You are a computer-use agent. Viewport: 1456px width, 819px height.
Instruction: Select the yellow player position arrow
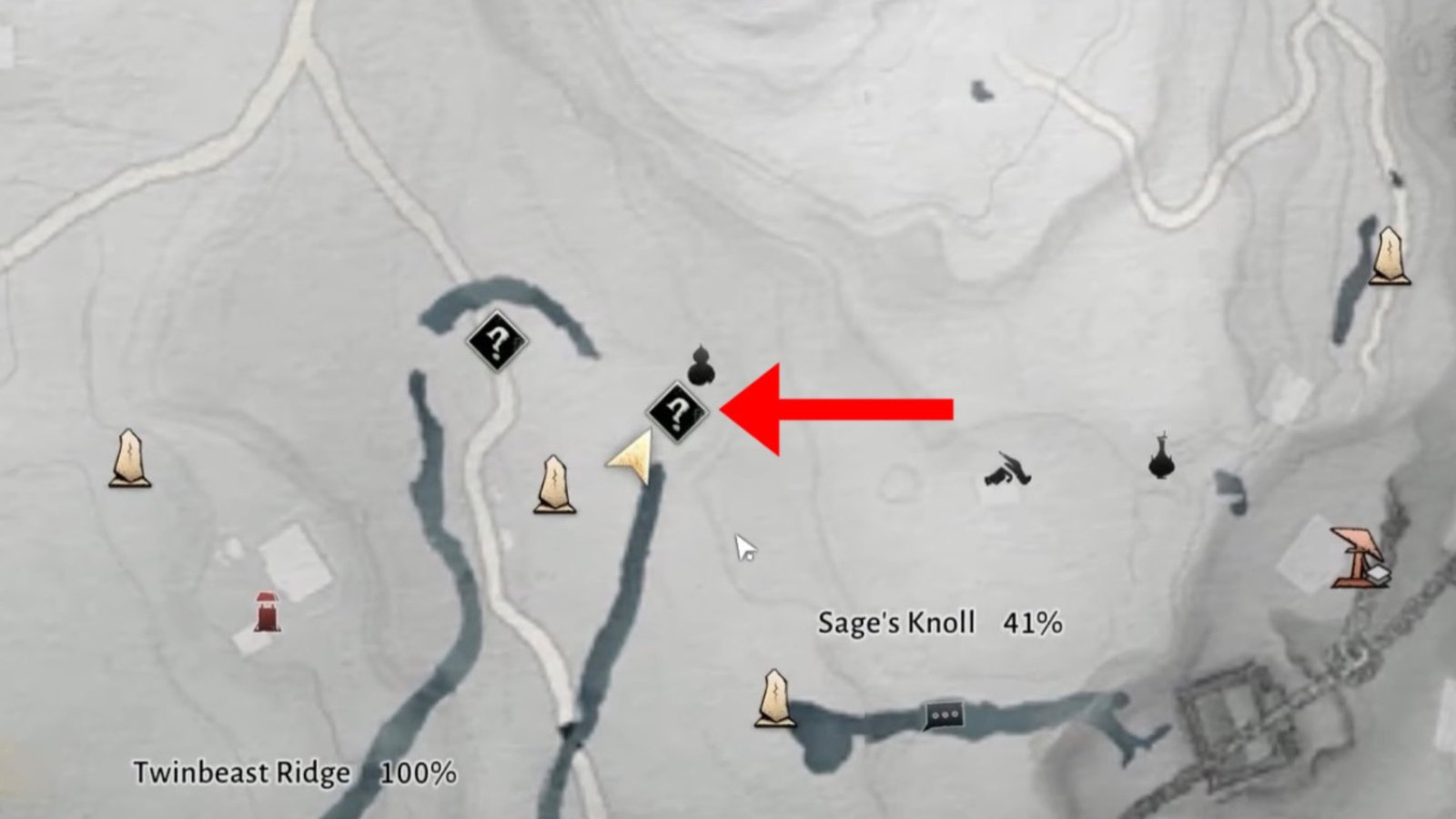pos(632,458)
